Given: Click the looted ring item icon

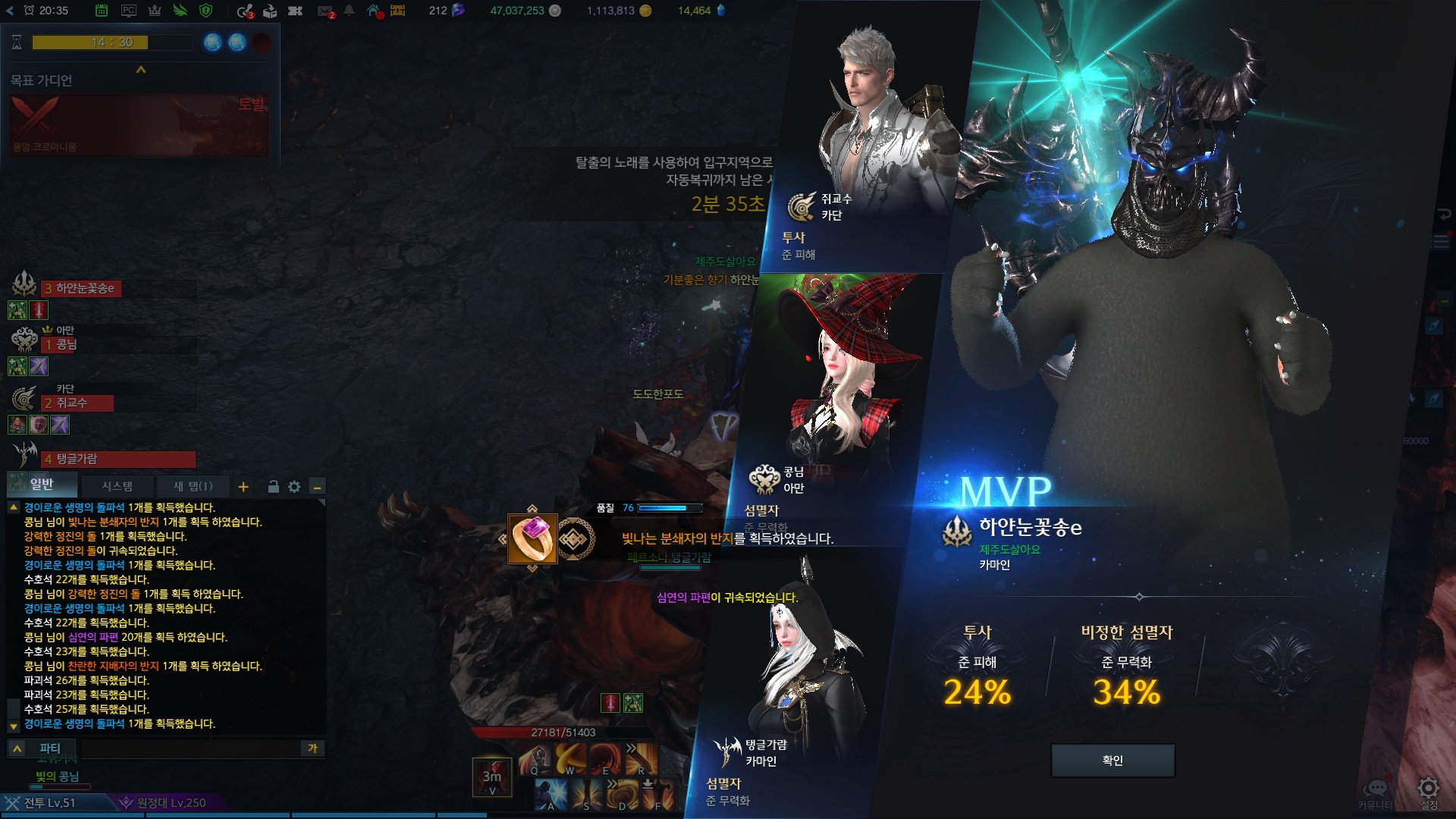Looking at the screenshot, I should (x=532, y=538).
